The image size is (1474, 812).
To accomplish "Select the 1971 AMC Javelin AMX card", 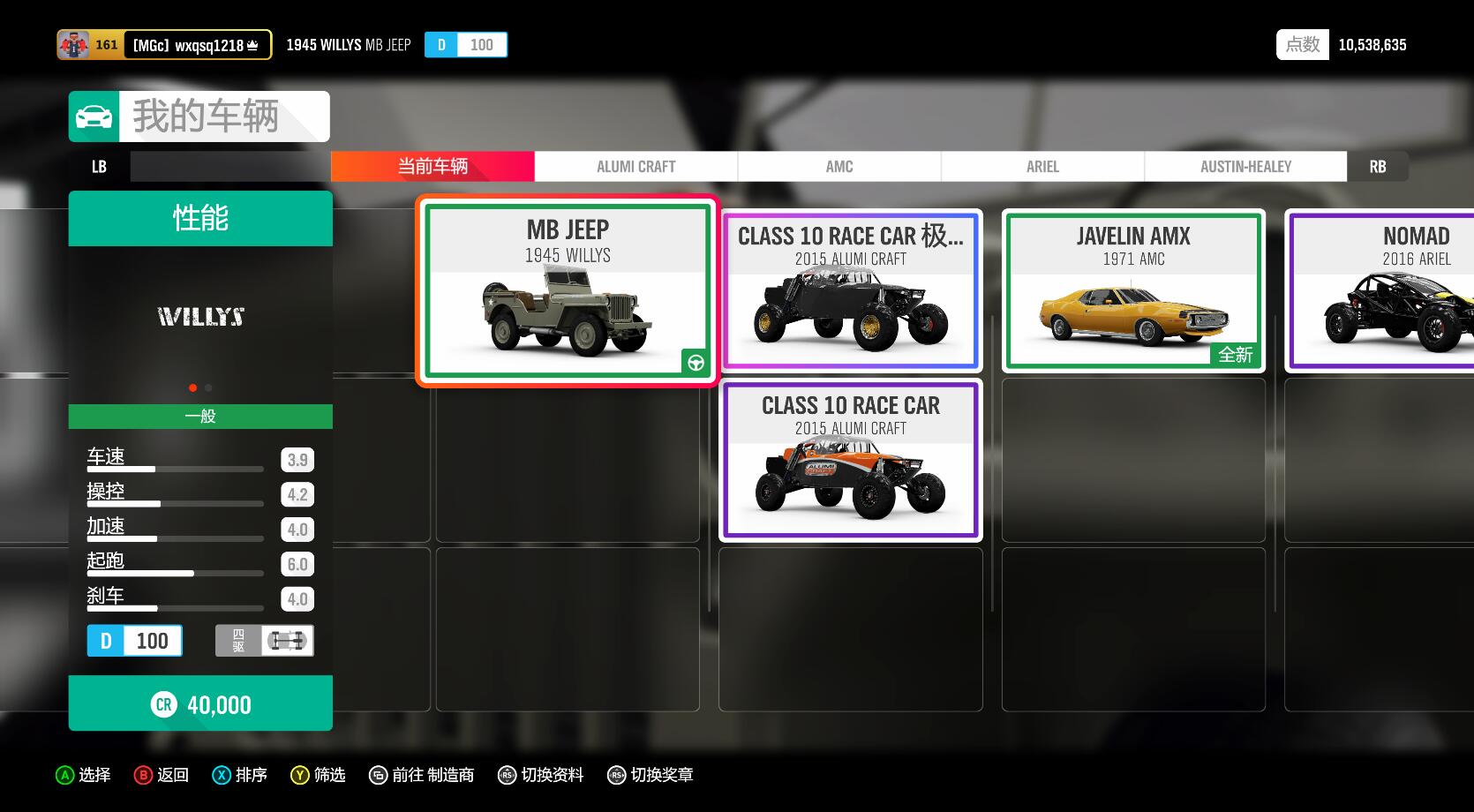I will coord(1133,290).
